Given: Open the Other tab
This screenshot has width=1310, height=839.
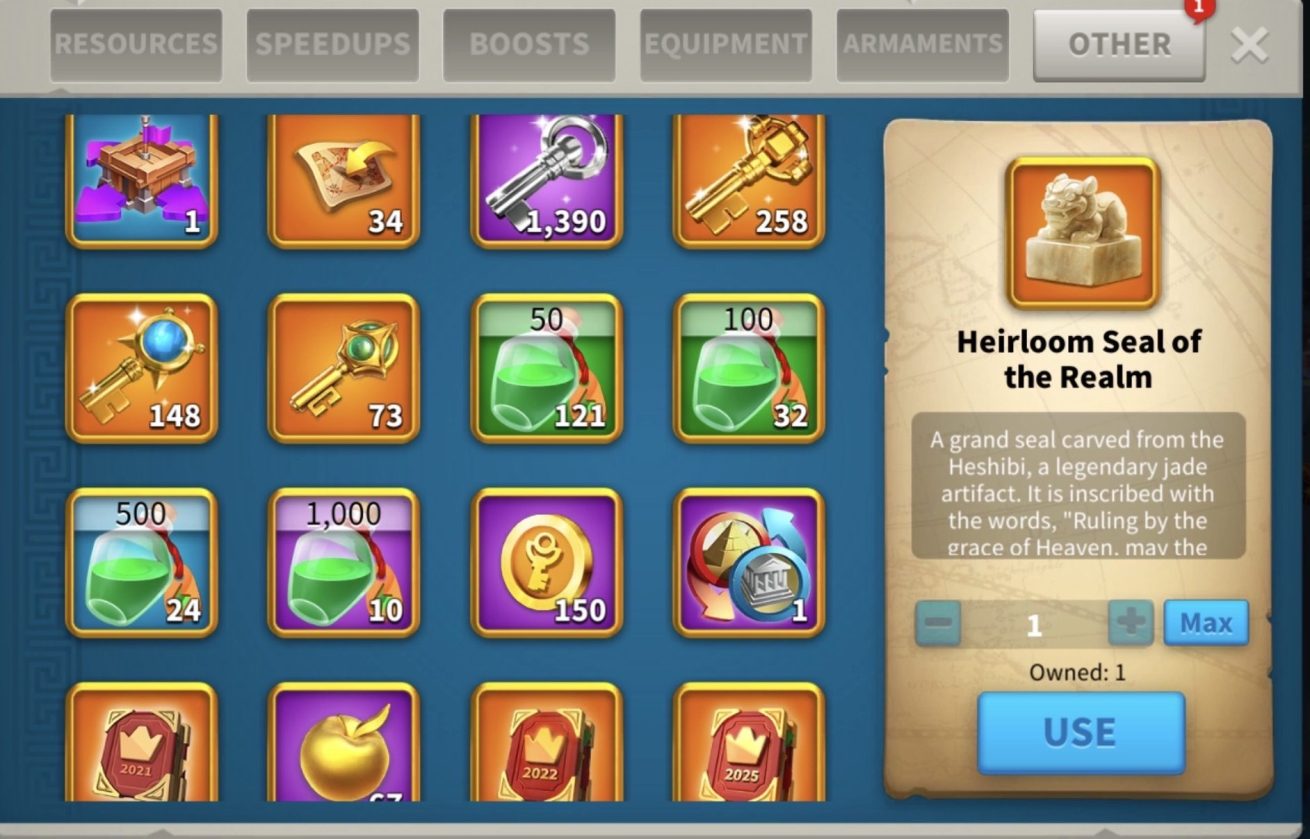Looking at the screenshot, I should [x=1119, y=45].
